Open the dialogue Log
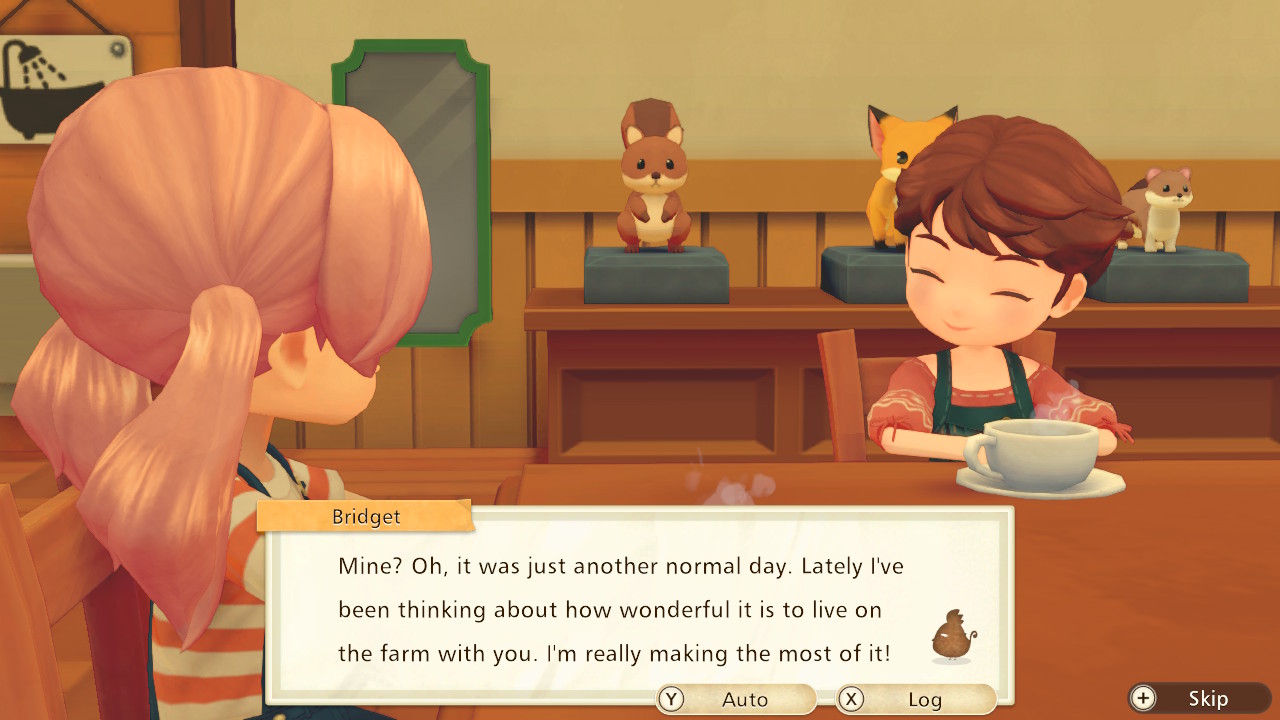Screen dimensions: 1280x720 [x=915, y=699]
